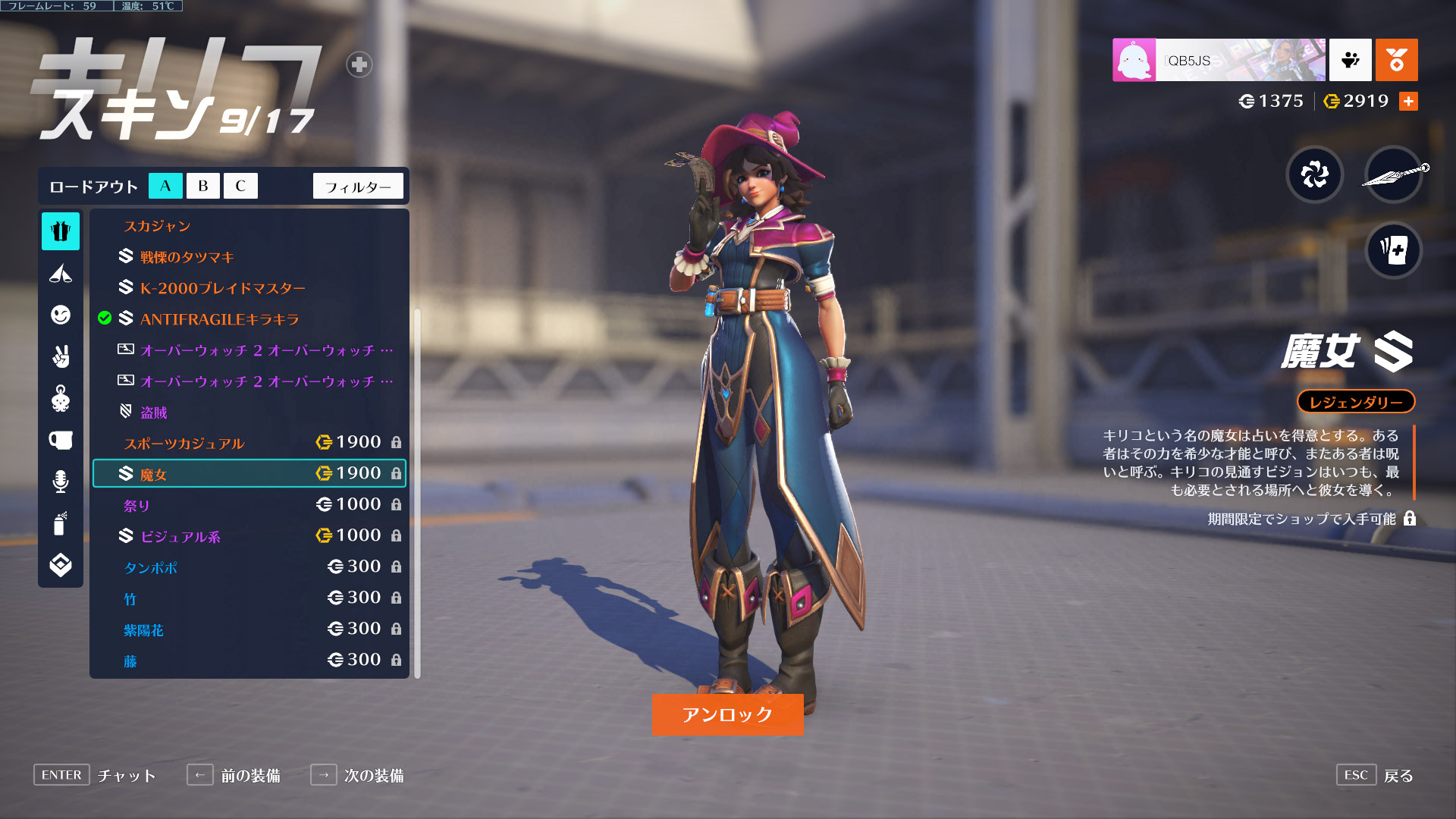The height and width of the screenshot is (819, 1456).
Task: Click the orange アンロック unlock button
Action: coord(727,714)
